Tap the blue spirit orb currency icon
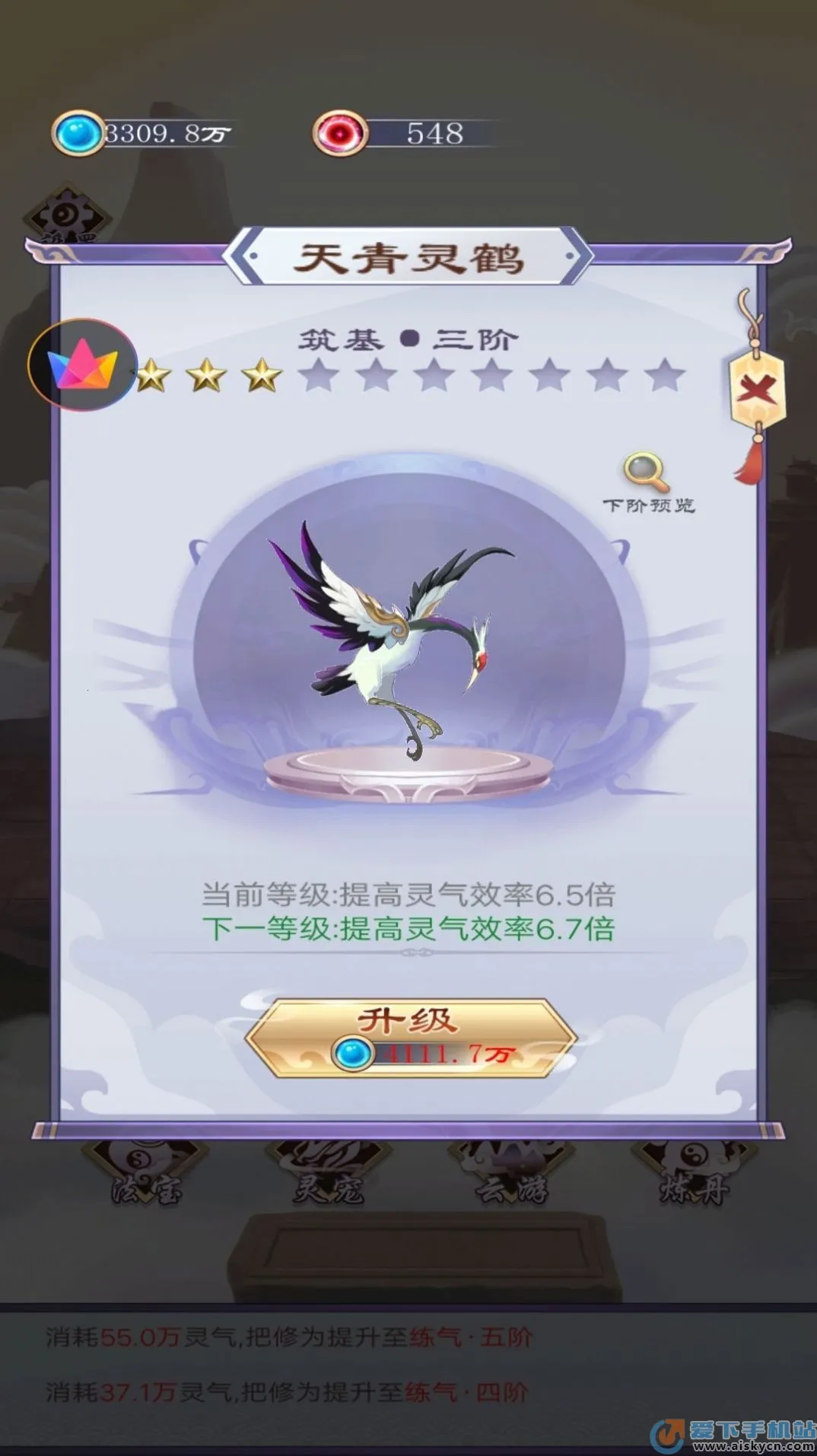 tap(78, 134)
